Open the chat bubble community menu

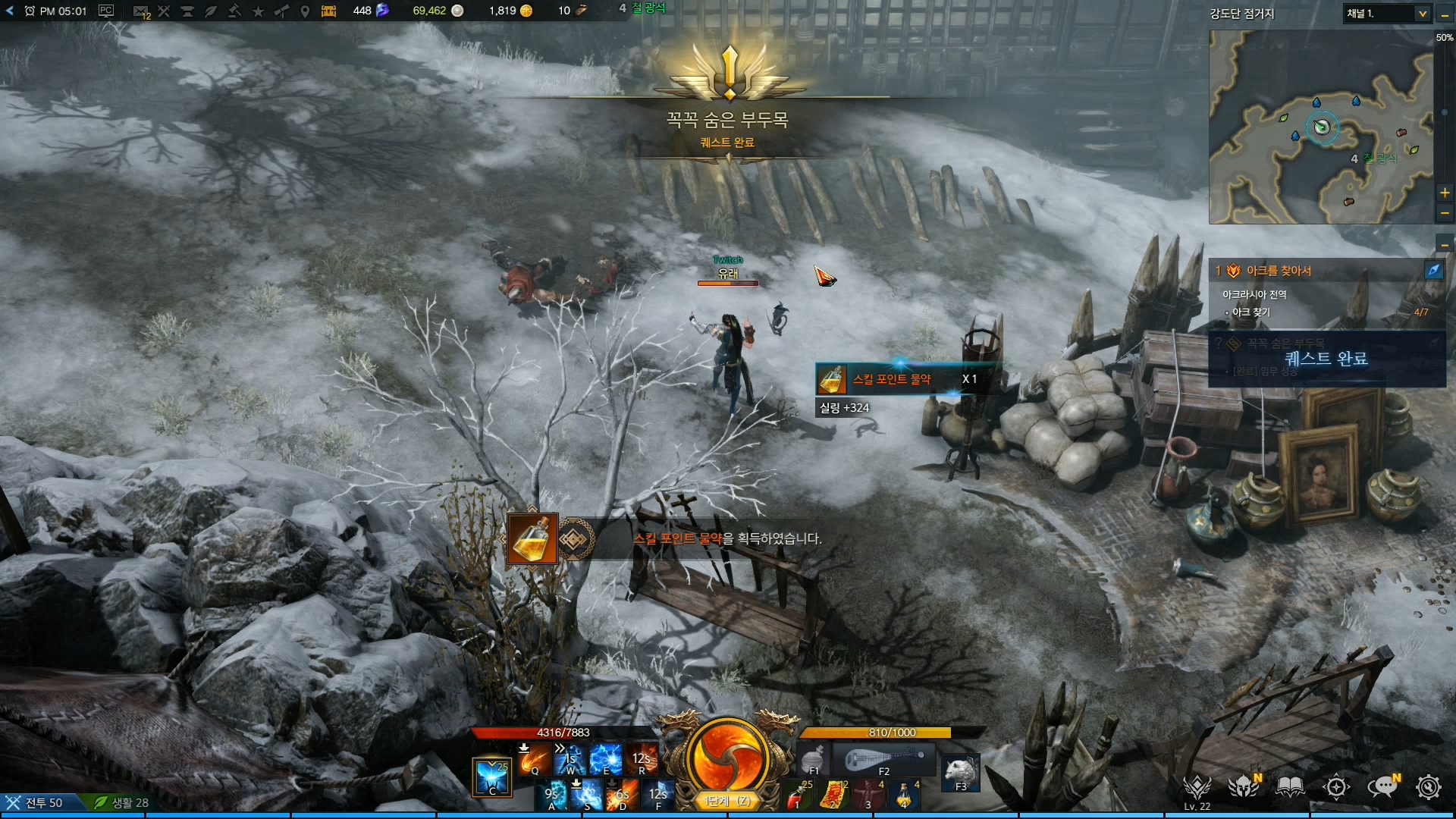coord(1382,787)
